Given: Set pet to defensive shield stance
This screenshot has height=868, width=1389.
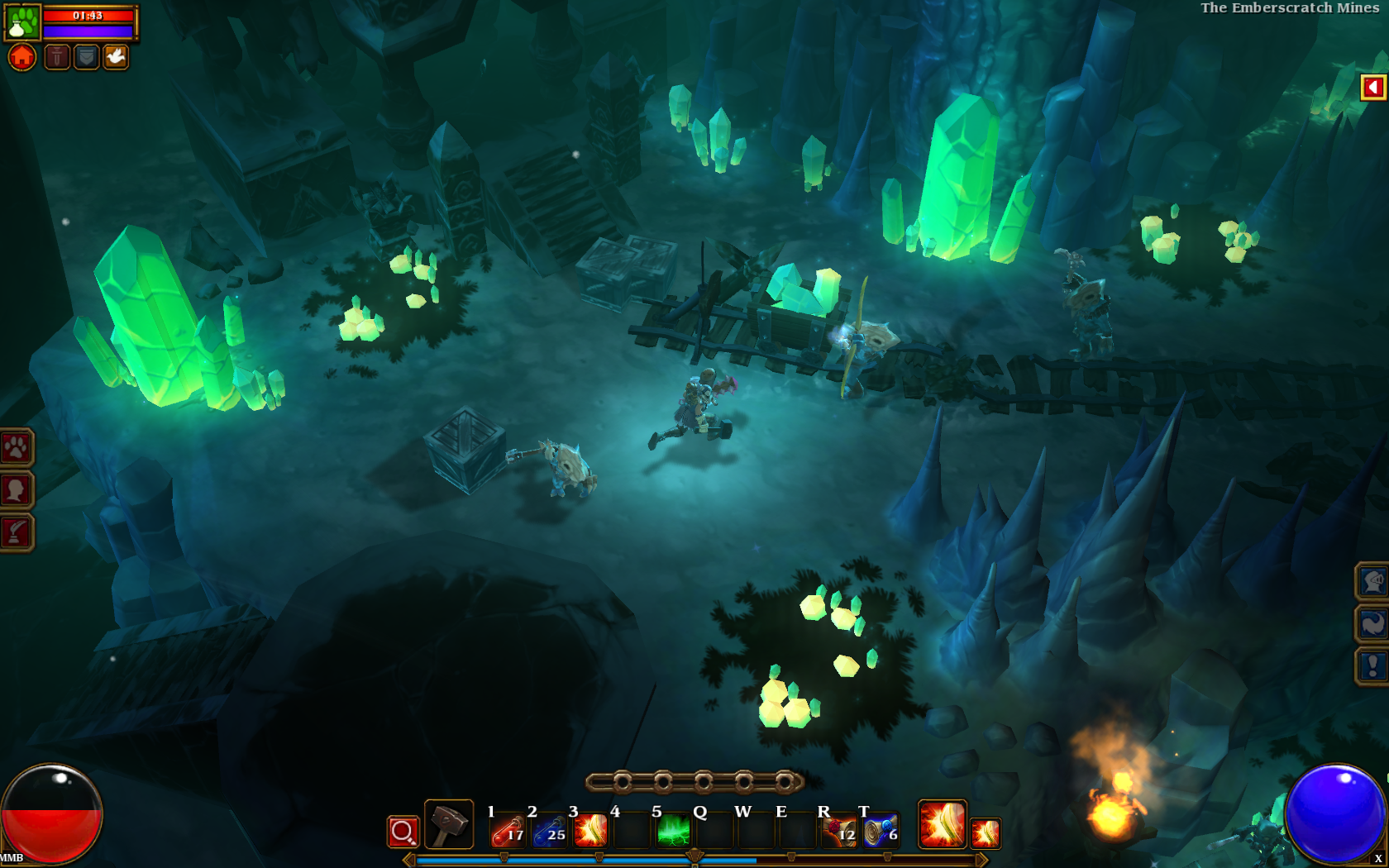Looking at the screenshot, I should point(86,57).
